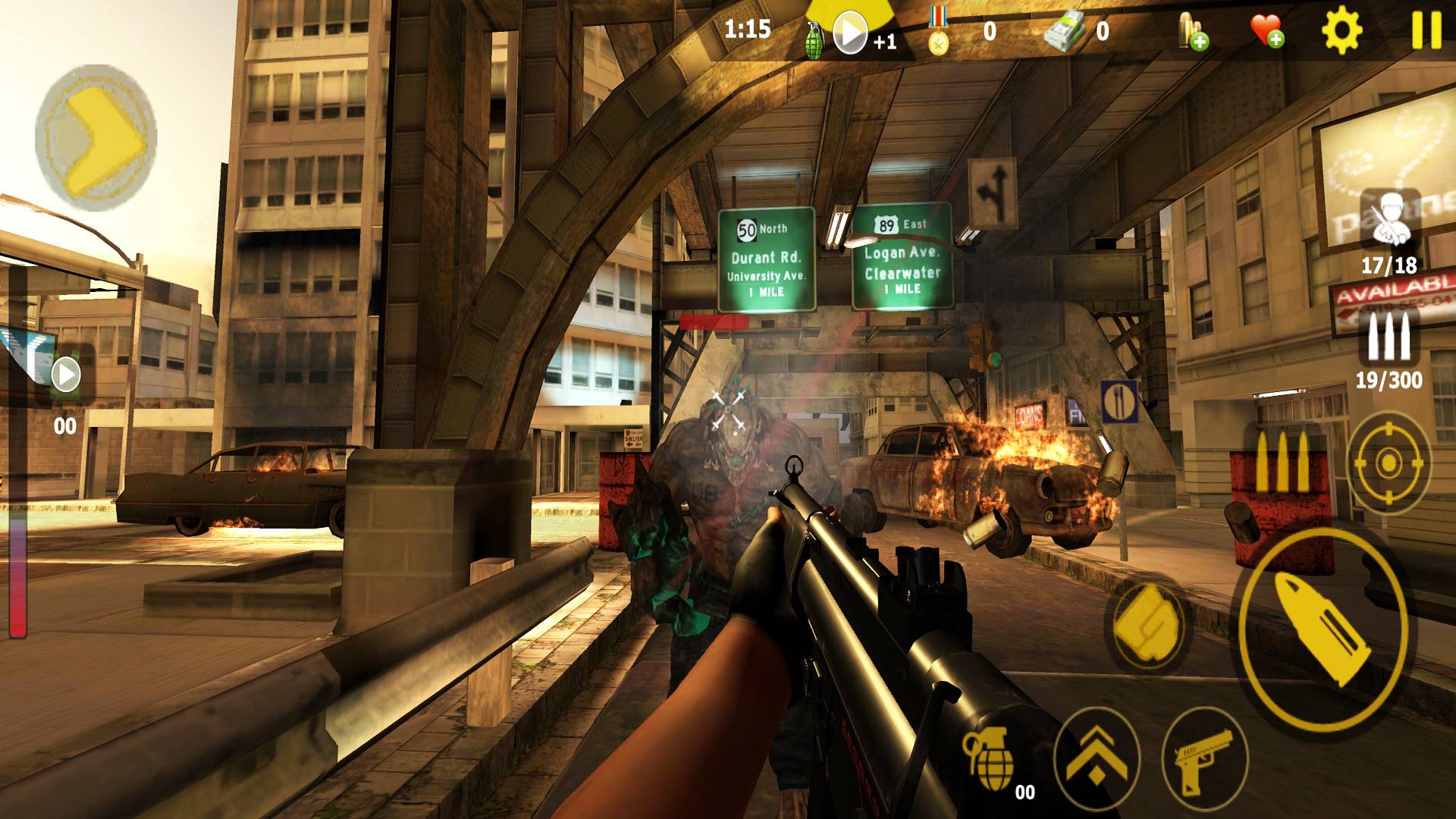Screen dimensions: 1456x819
Task: Play the video reward on the left
Action: click(x=66, y=374)
